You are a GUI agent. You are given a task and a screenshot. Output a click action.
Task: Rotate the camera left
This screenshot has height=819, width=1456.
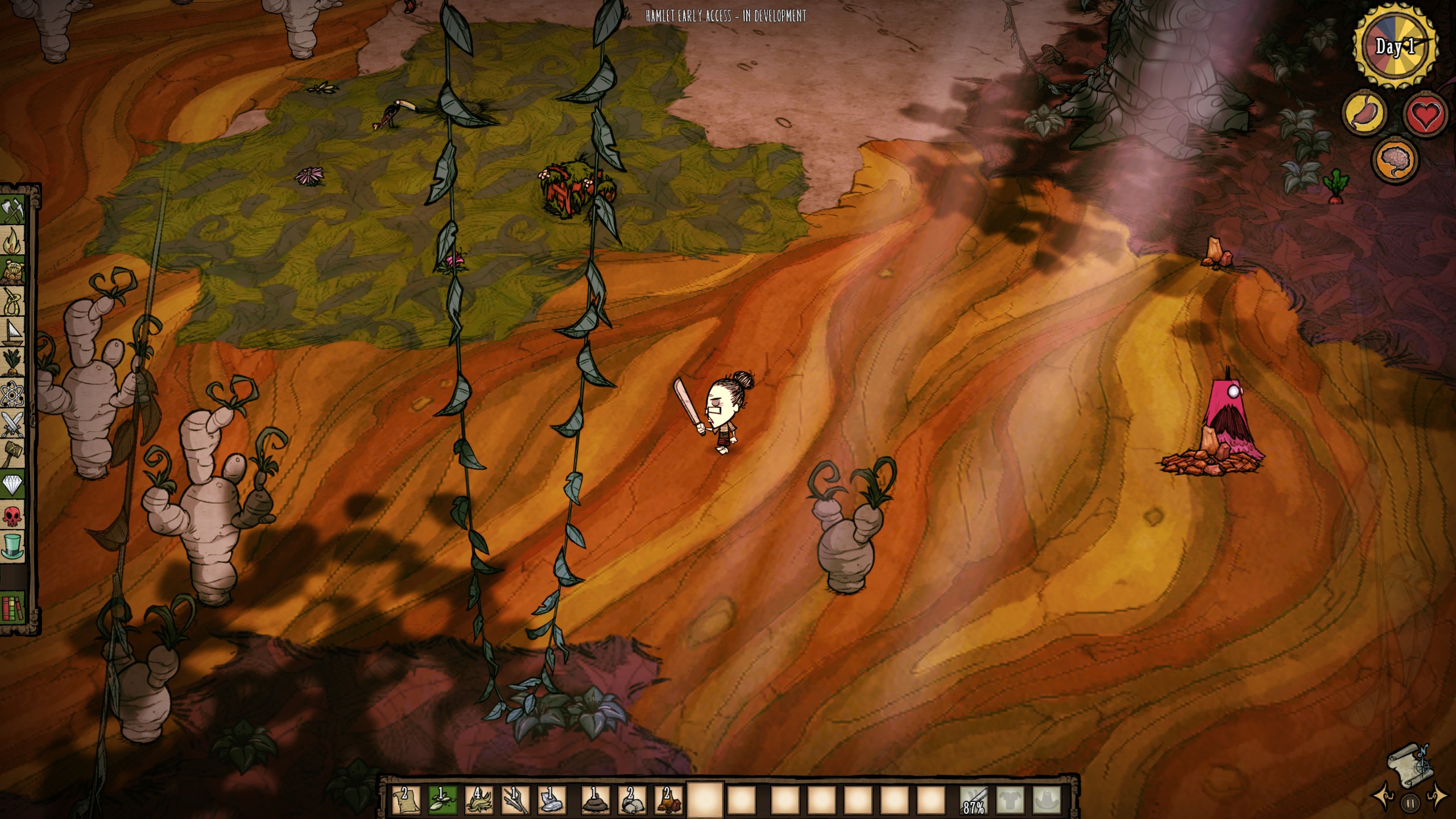point(1384,794)
